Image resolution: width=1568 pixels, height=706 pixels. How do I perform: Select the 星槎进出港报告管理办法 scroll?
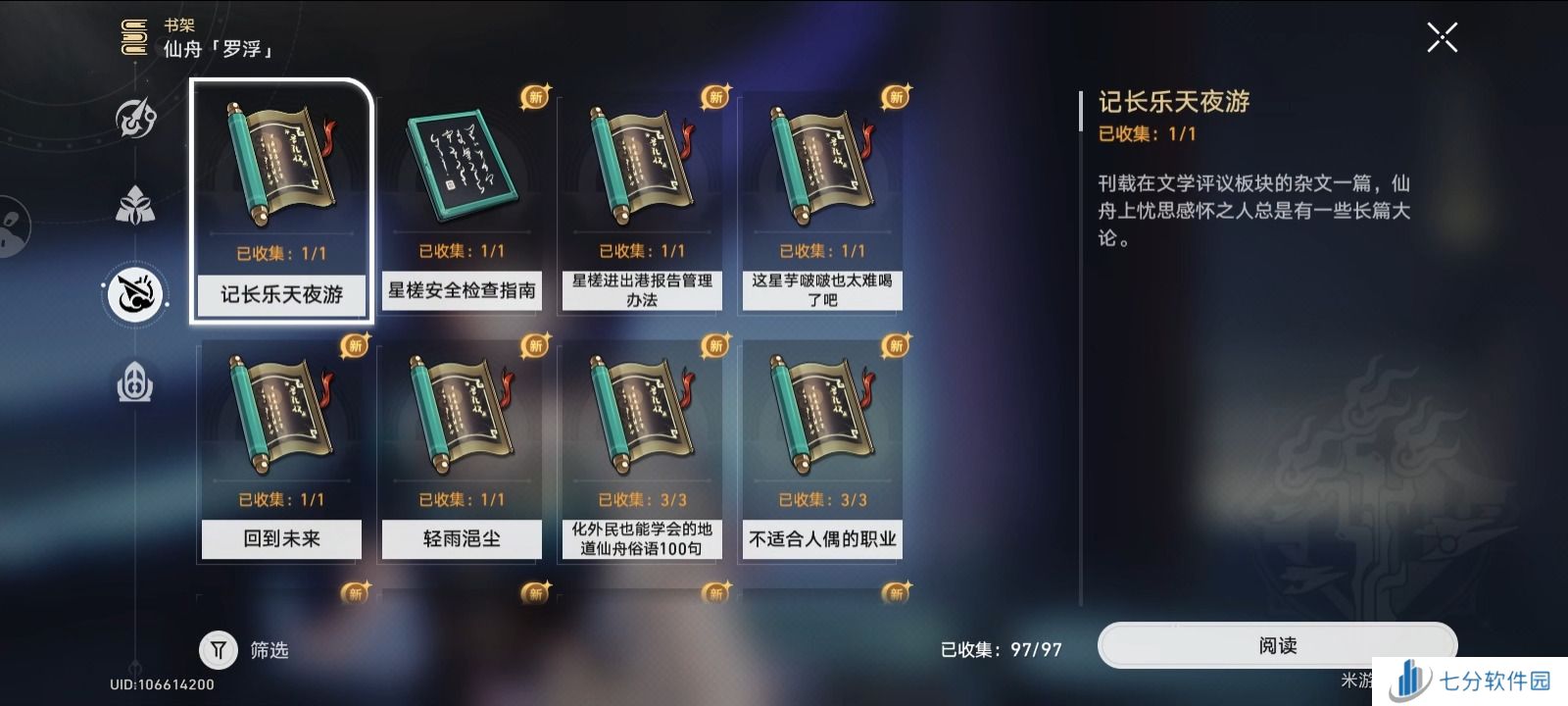click(641, 162)
